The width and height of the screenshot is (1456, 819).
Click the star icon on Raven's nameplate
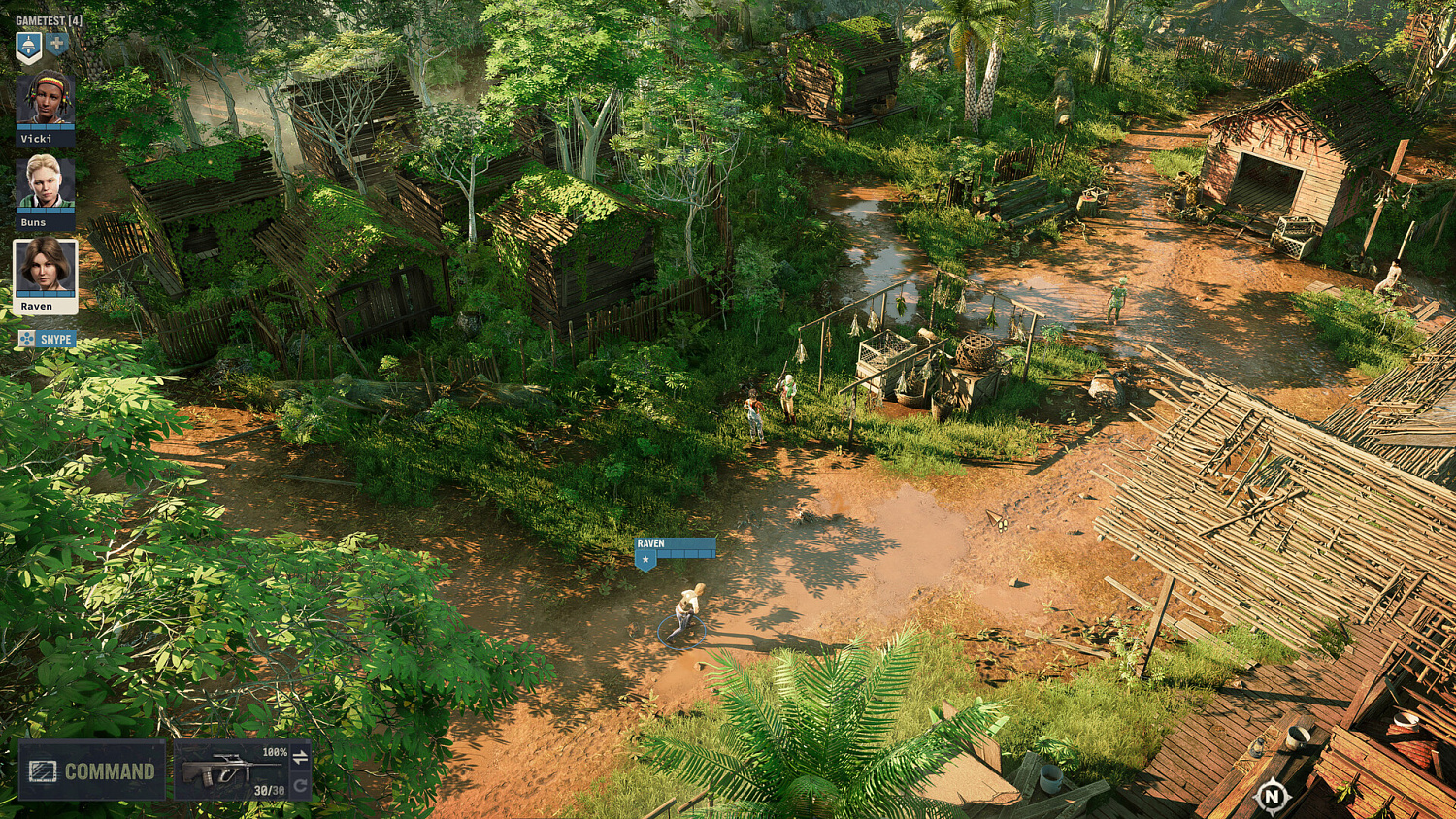click(644, 560)
